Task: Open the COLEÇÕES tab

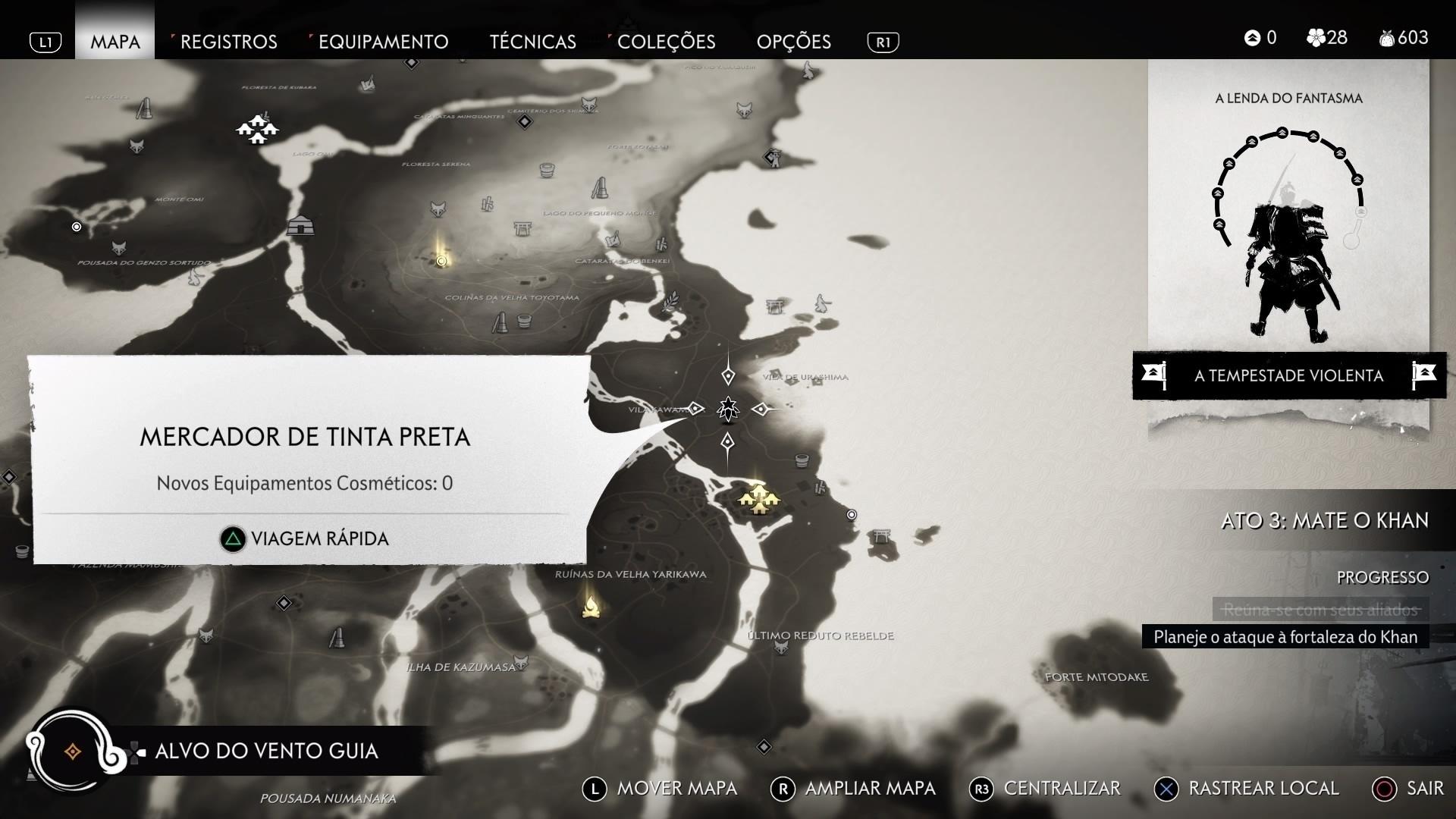Action: 667,42
